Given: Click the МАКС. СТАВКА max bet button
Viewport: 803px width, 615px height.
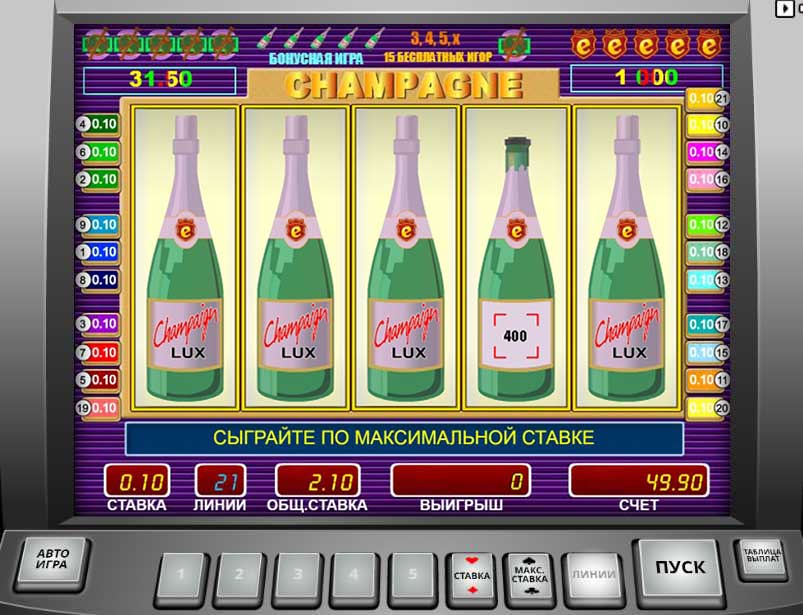Looking at the screenshot, I should [x=529, y=575].
